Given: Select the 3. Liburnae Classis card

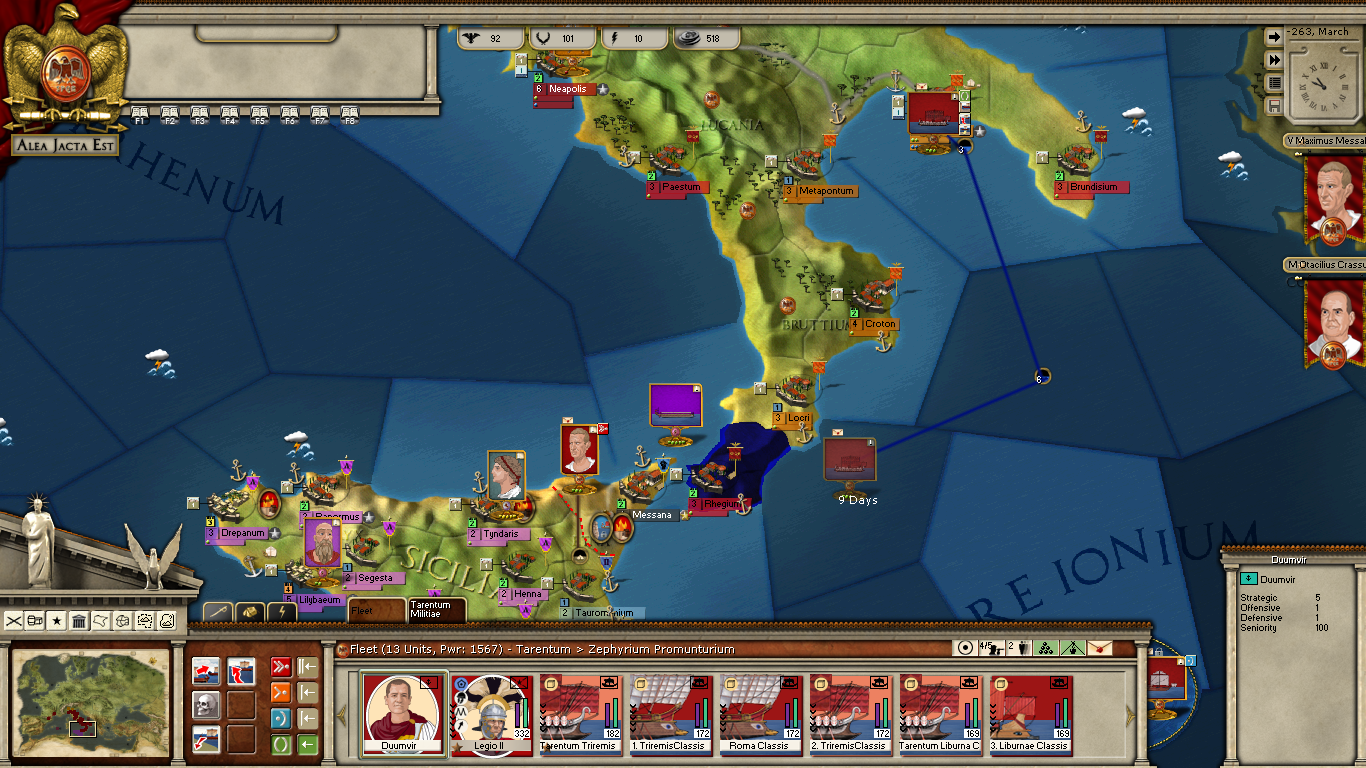Looking at the screenshot, I should point(1030,712).
